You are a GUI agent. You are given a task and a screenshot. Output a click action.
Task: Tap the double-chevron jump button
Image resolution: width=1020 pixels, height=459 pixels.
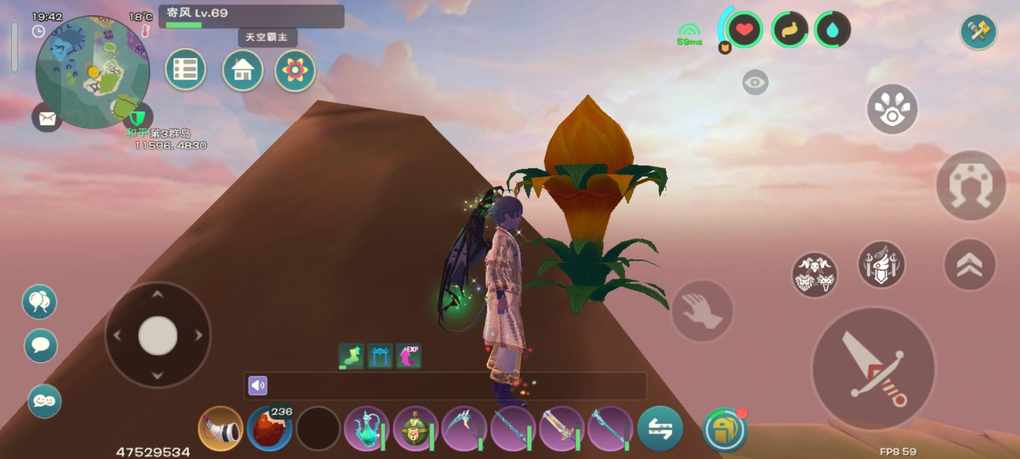tap(969, 264)
